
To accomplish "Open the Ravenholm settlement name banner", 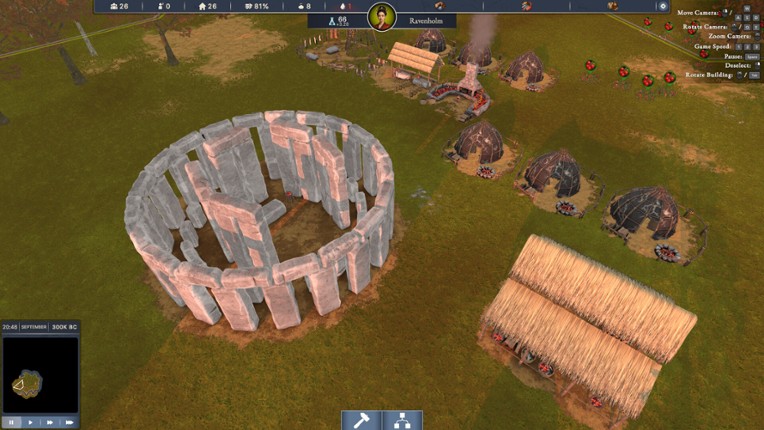I will [x=427, y=20].
